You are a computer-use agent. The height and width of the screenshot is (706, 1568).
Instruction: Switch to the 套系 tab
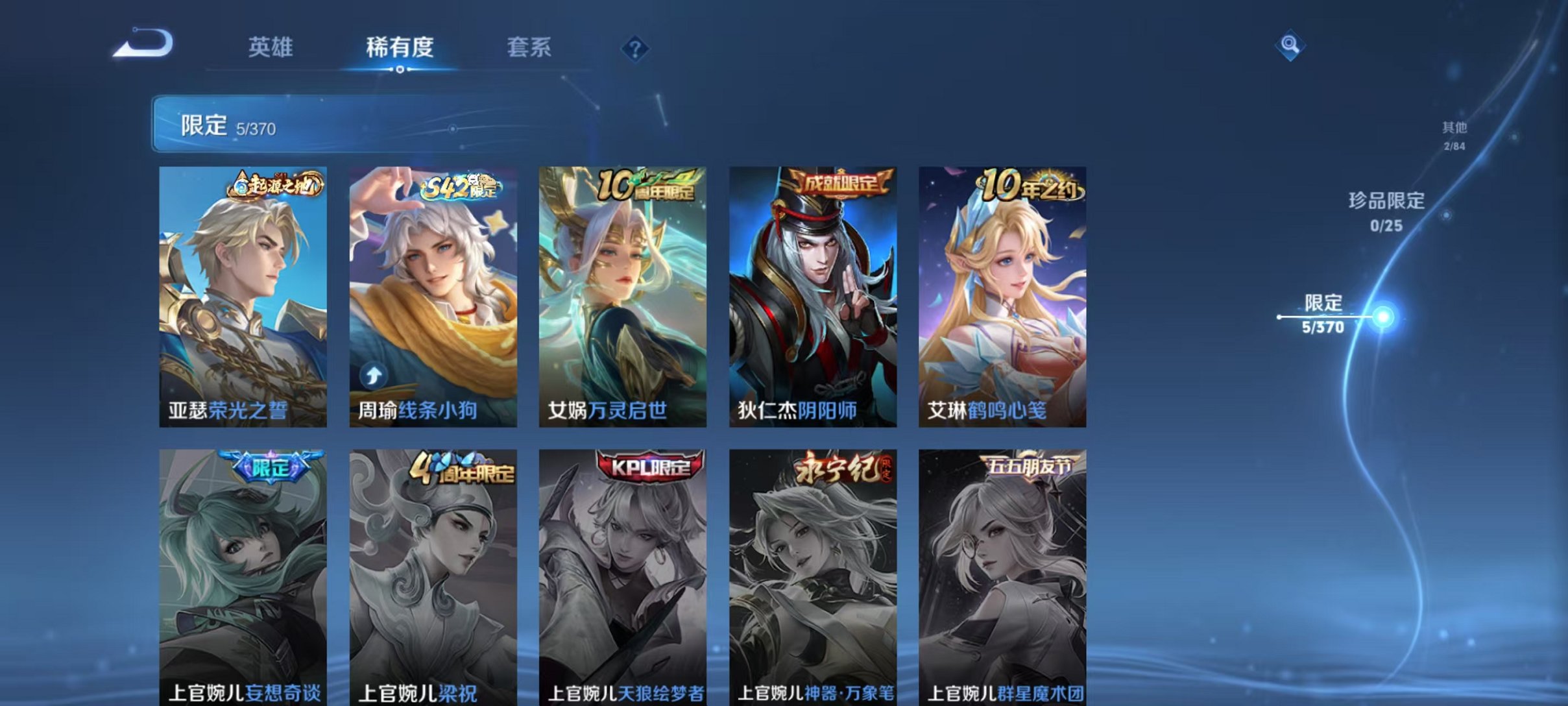pyautogui.click(x=529, y=47)
